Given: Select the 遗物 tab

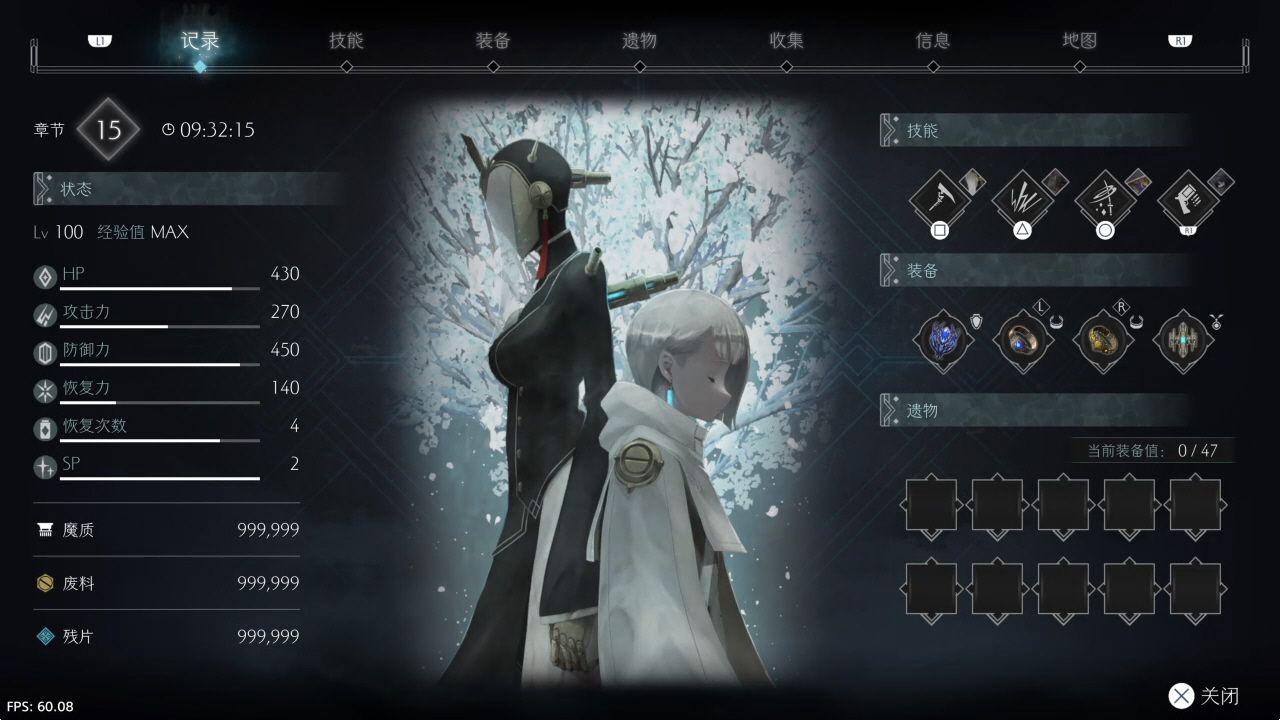Looking at the screenshot, I should 639,41.
